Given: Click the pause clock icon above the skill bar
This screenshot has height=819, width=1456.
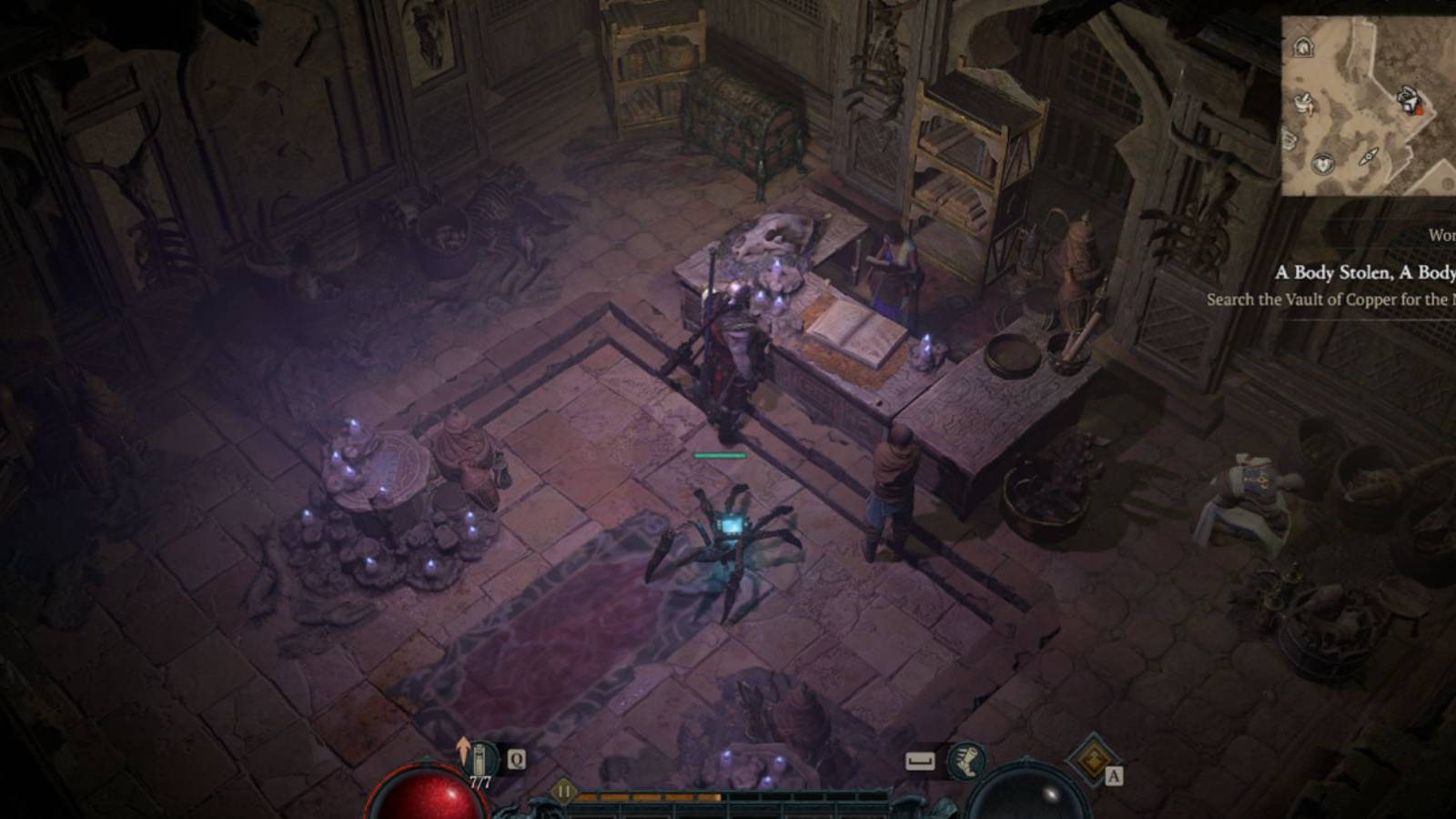Looking at the screenshot, I should coord(564,790).
